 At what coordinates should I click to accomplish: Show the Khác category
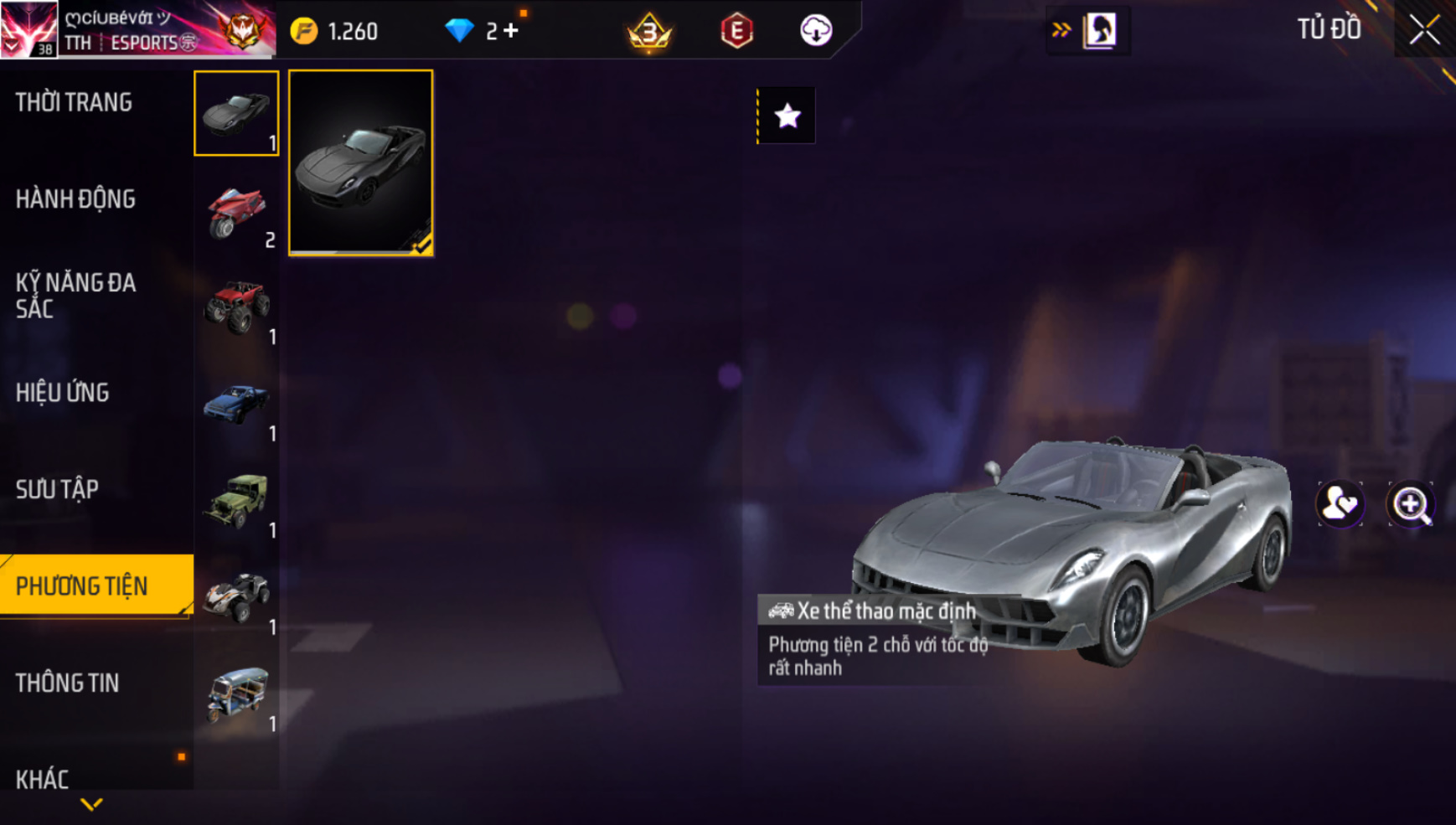tap(42, 779)
